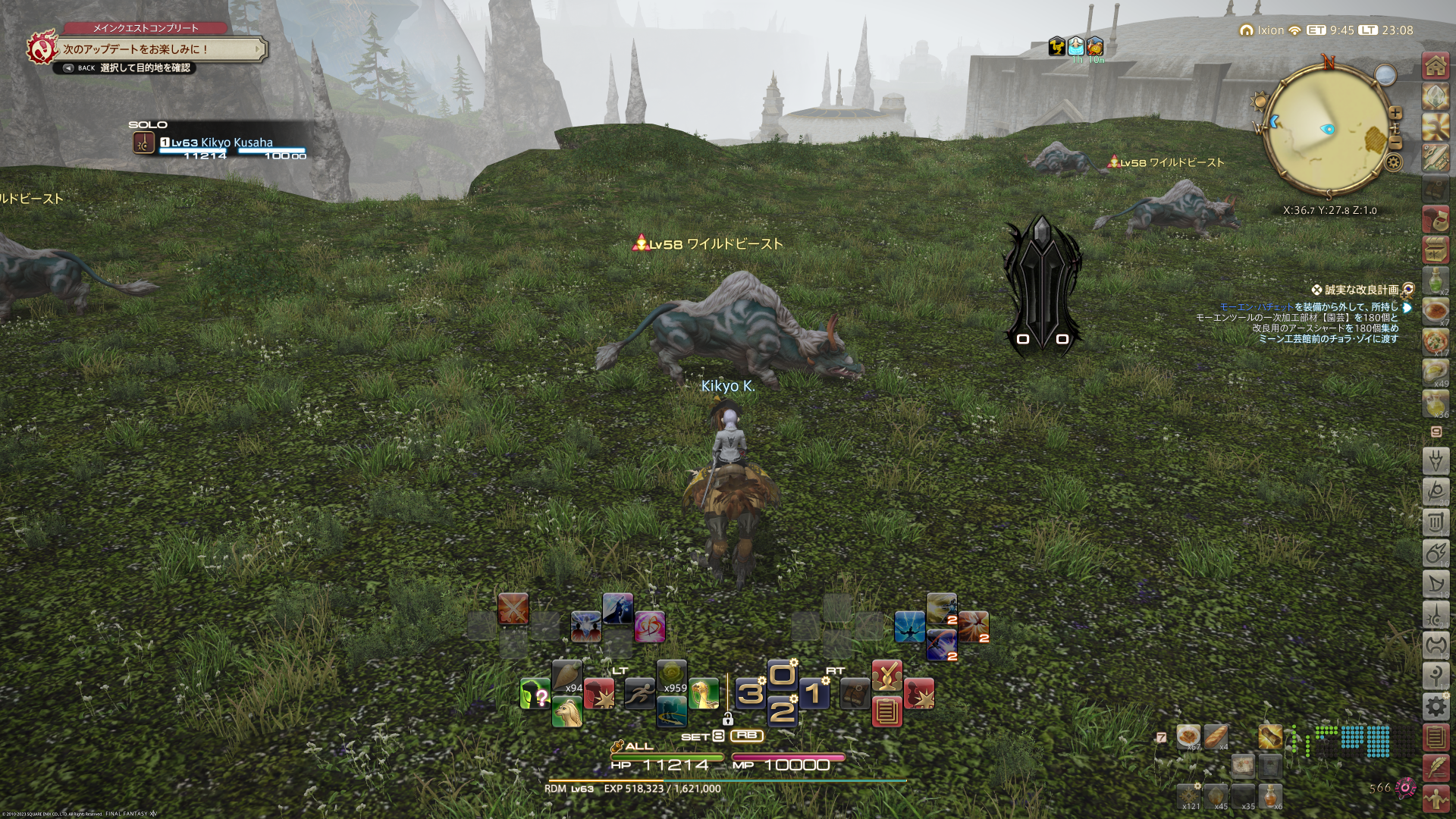This screenshot has width=1456, height=819.
Task: Open the minimap gear settings
Action: [1393, 162]
